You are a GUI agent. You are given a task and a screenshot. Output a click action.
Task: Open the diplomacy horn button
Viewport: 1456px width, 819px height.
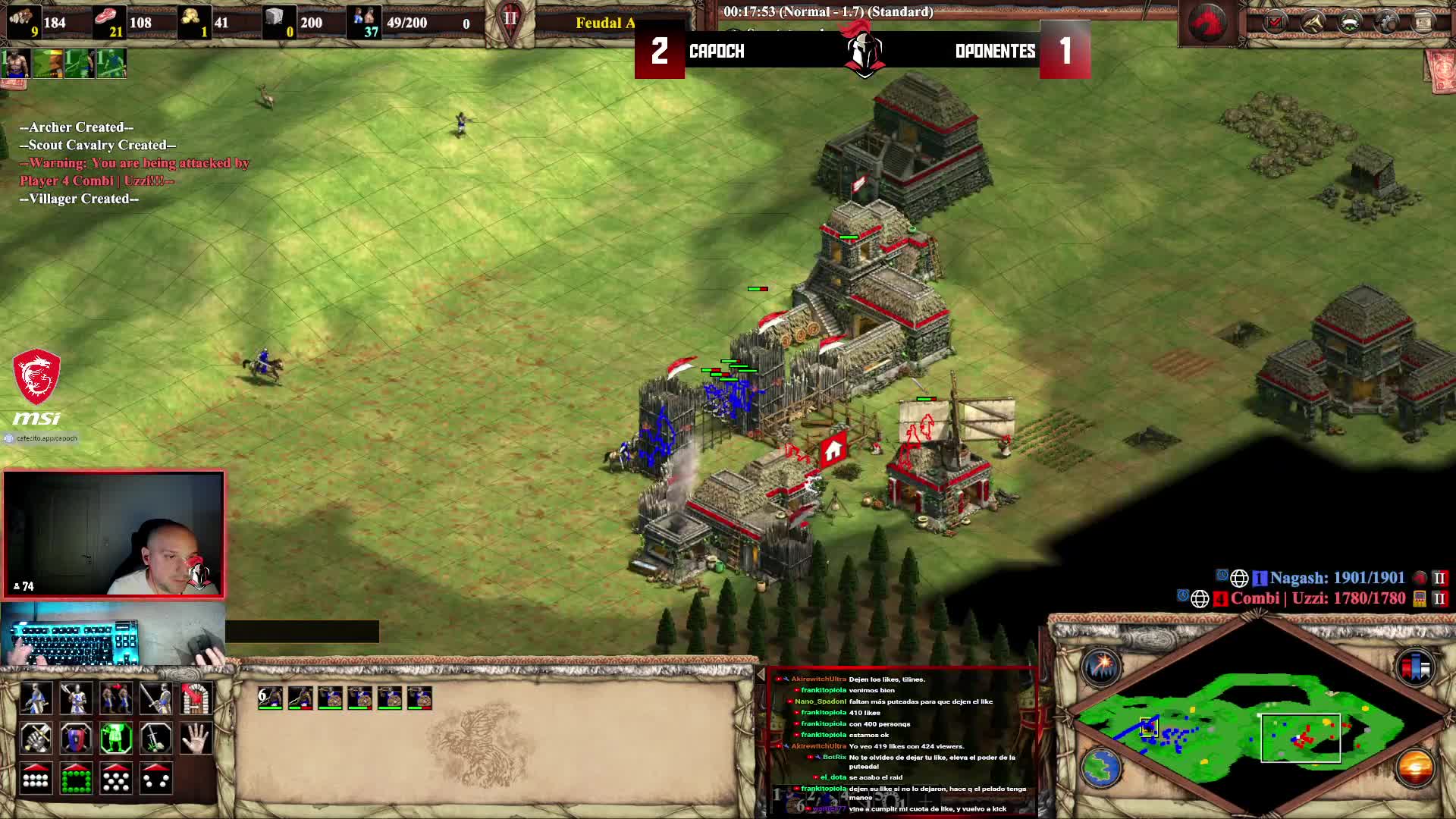(x=1313, y=23)
